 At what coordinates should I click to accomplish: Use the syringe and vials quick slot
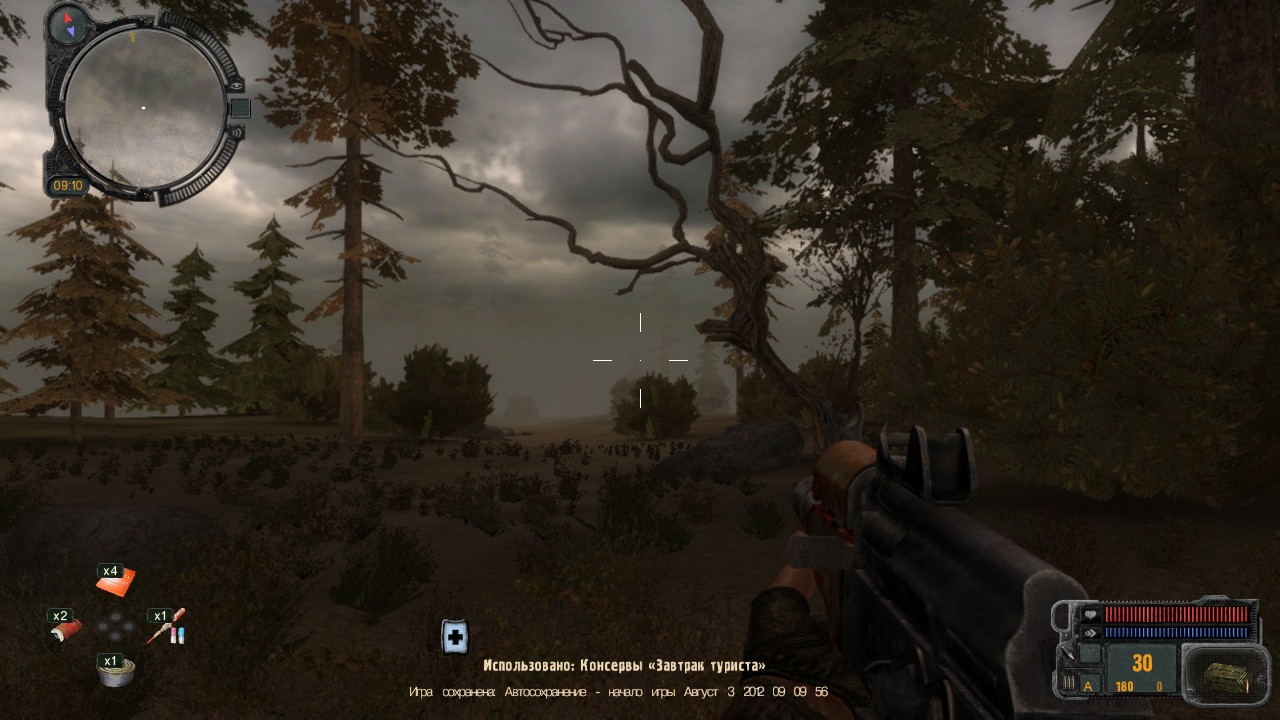point(166,629)
